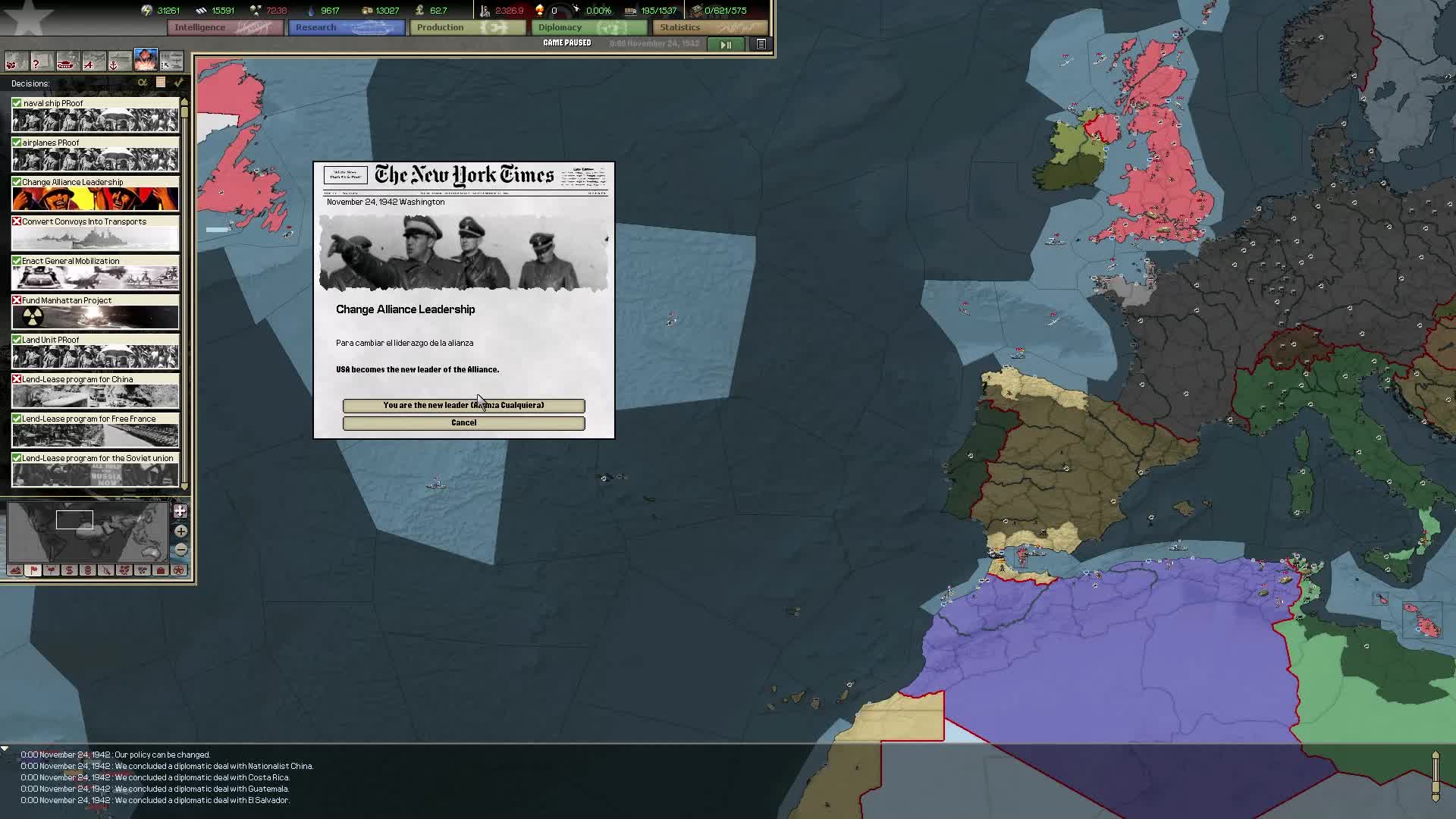Image resolution: width=1456 pixels, height=819 pixels.
Task: Toggle the green check on naval ship PRoof
Action: [x=17, y=102]
